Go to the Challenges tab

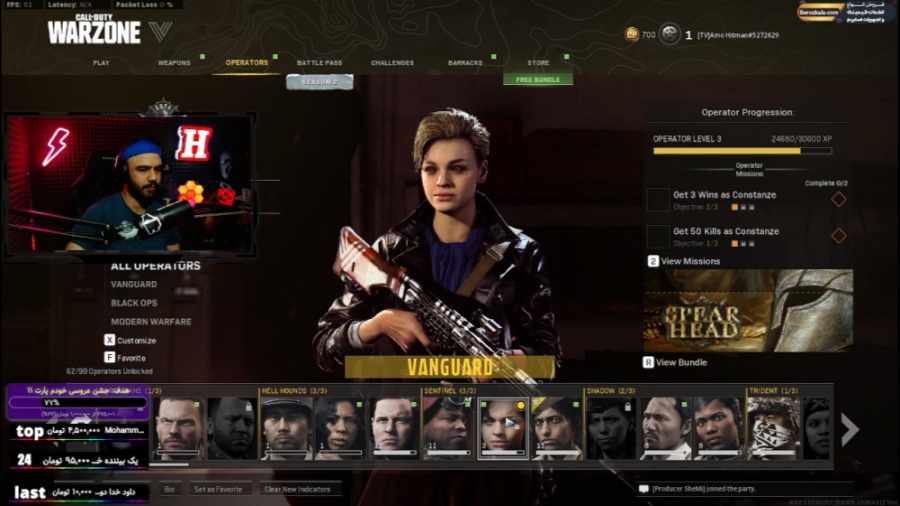click(x=392, y=63)
